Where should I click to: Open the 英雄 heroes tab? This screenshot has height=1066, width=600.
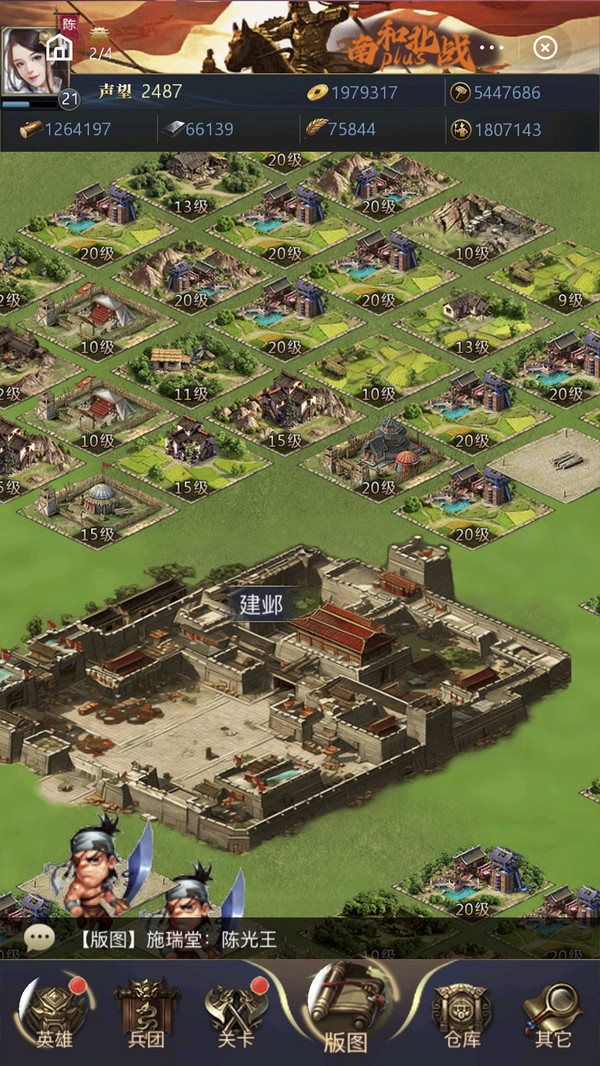coord(54,1012)
